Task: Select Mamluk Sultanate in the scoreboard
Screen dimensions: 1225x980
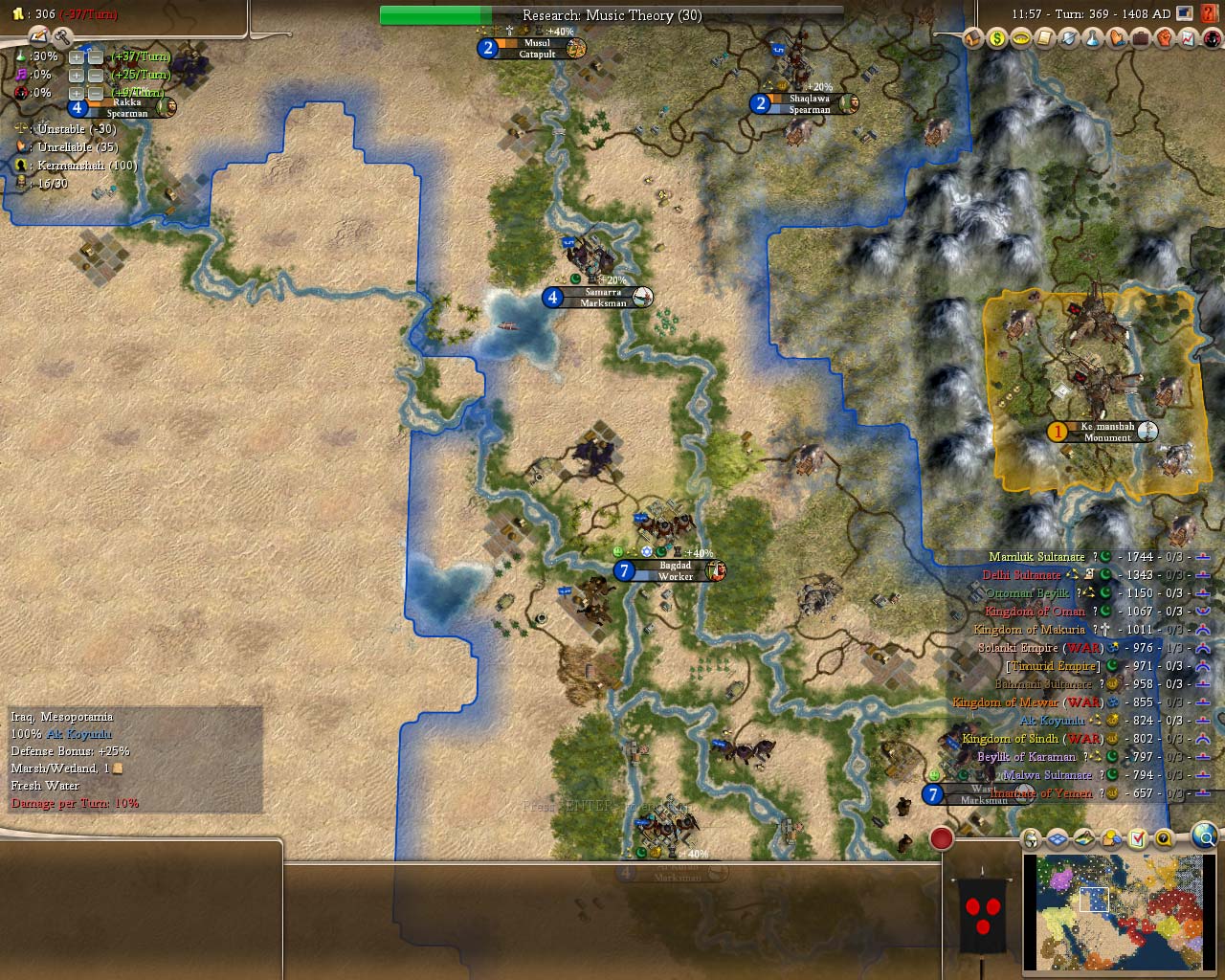Action: (1036, 557)
